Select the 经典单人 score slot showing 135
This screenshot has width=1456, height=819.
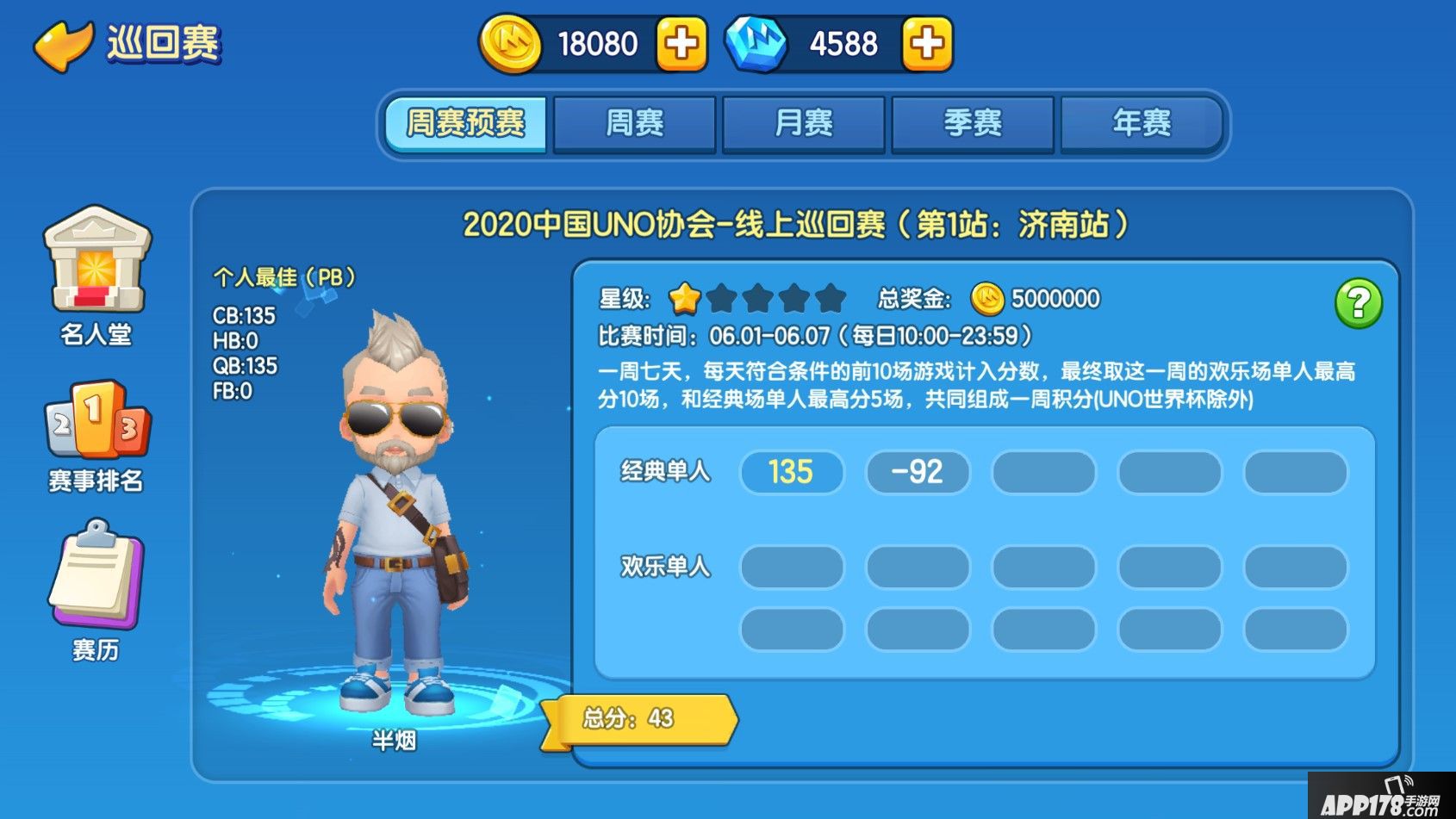tap(791, 471)
